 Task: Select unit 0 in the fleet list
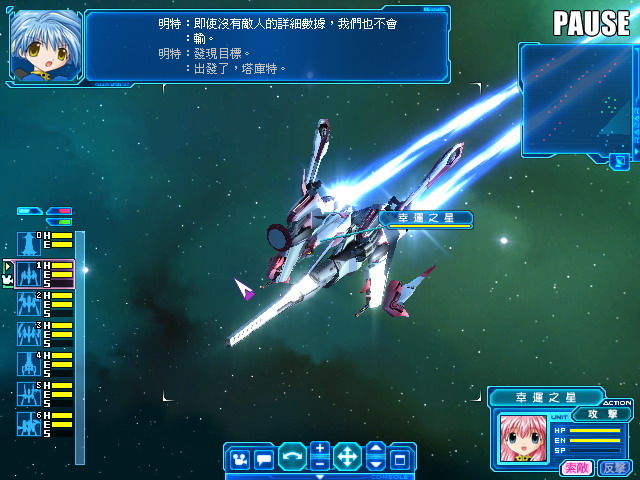pos(28,243)
